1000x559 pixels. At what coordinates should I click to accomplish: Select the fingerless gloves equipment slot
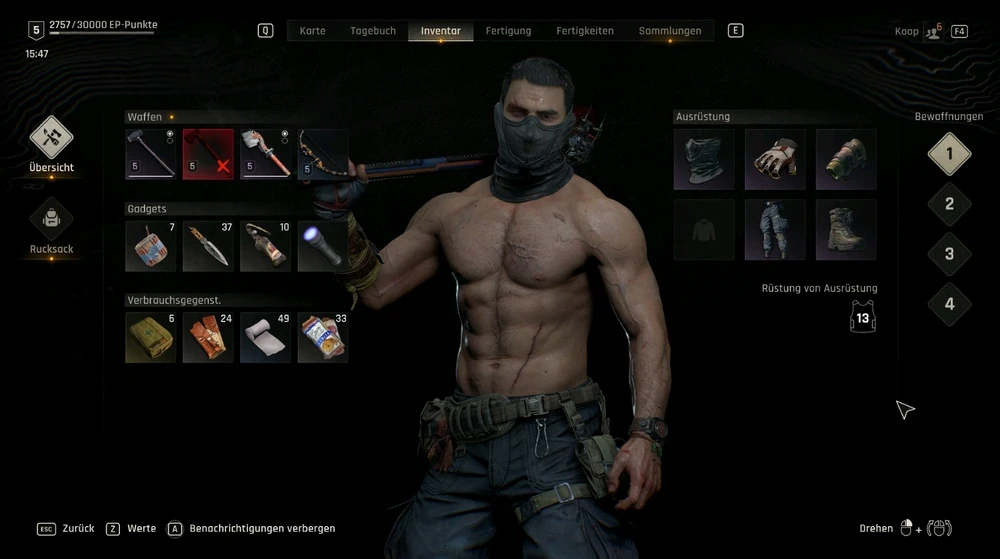775,158
